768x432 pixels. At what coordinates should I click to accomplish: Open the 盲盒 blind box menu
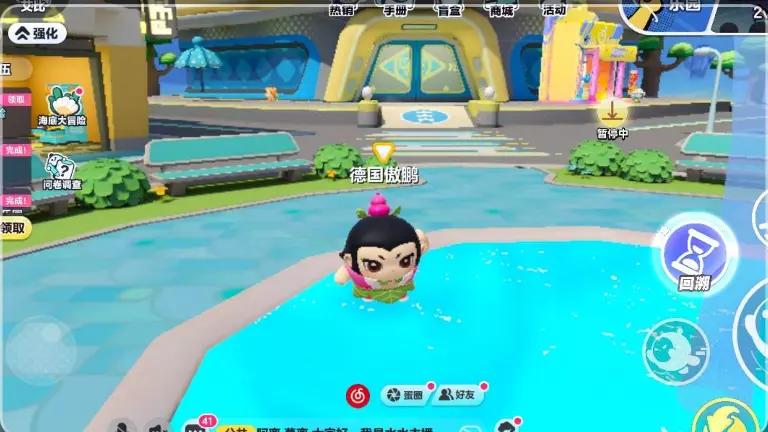pos(448,9)
